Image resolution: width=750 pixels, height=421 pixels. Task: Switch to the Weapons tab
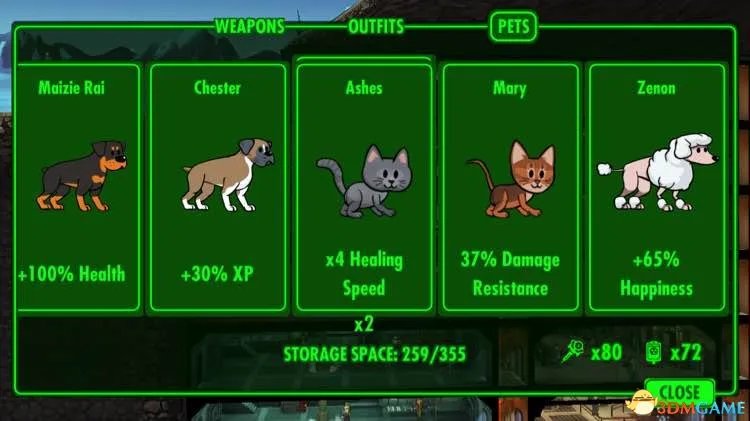250,27
